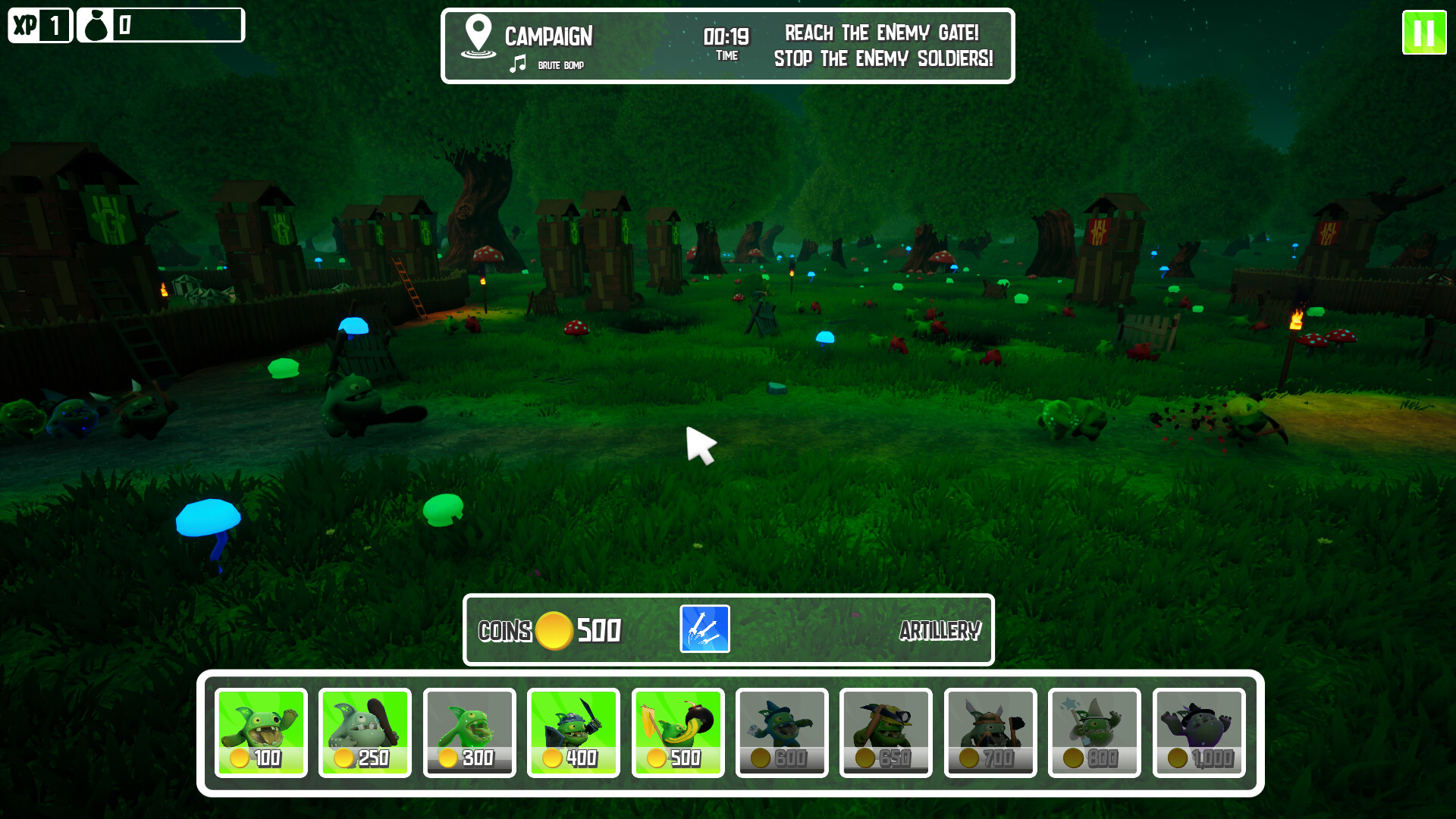This screenshot has width=1456, height=819.
Task: Click the 650-coin pickaxe miner goblin card
Action: [886, 731]
